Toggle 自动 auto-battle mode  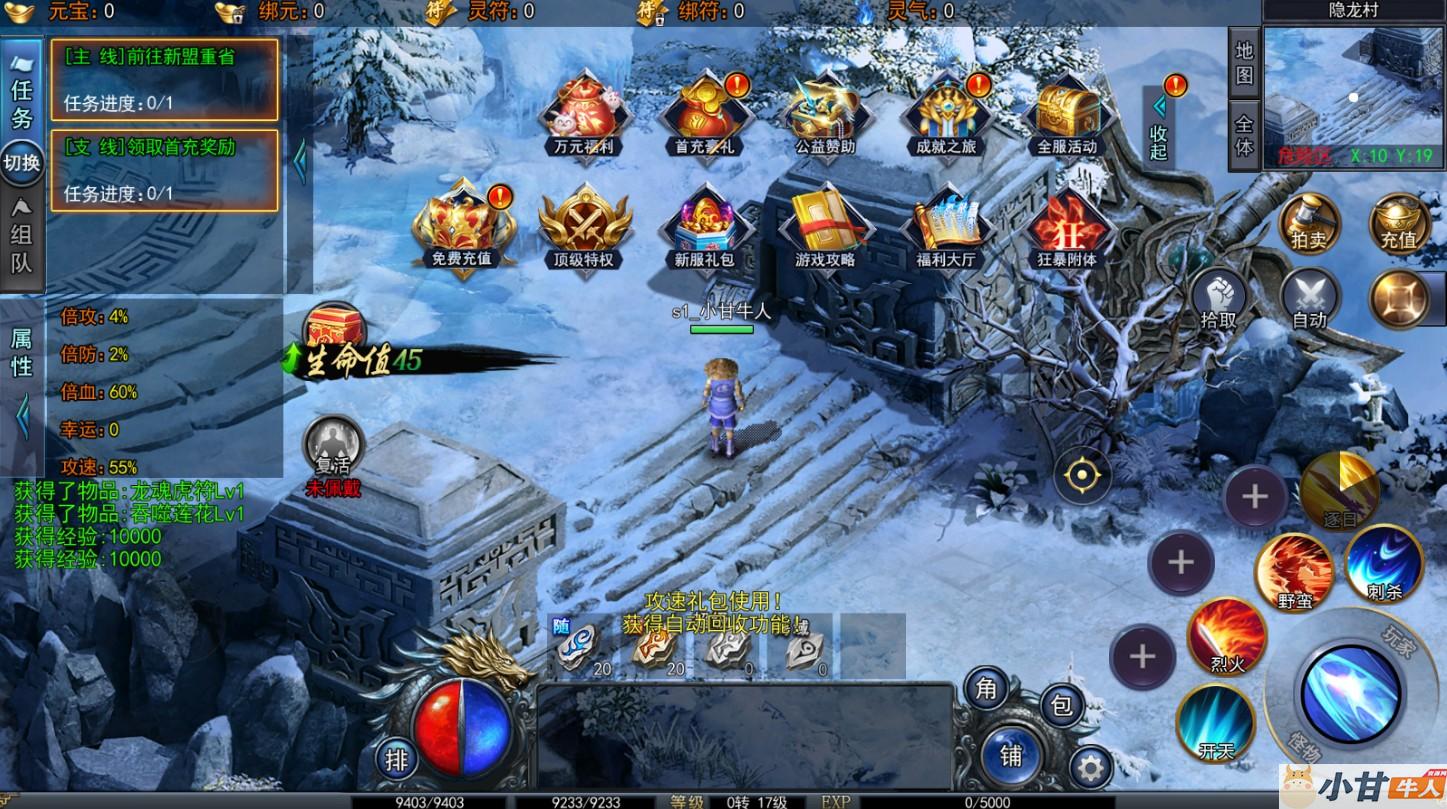(1309, 299)
